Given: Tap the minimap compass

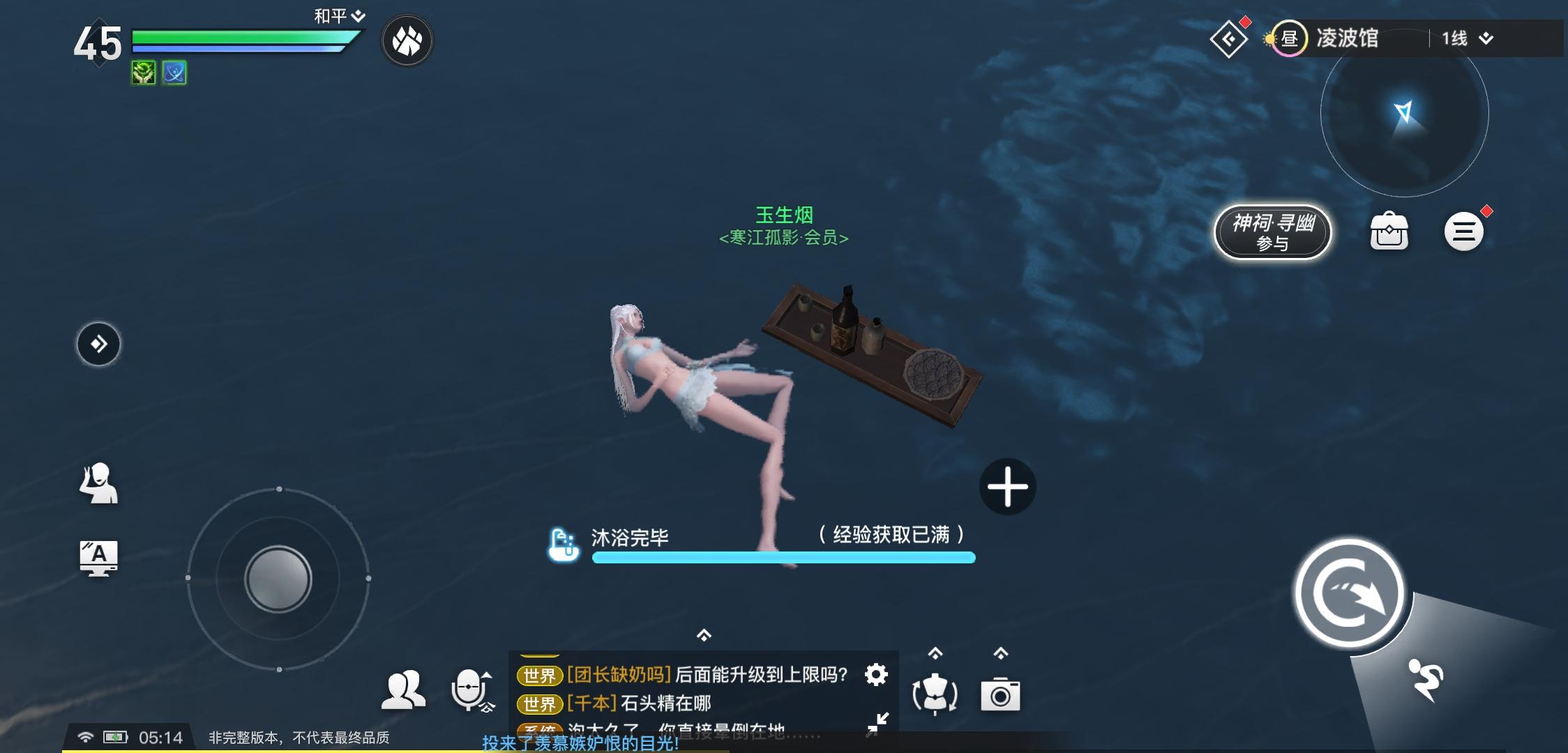Looking at the screenshot, I should [1403, 115].
